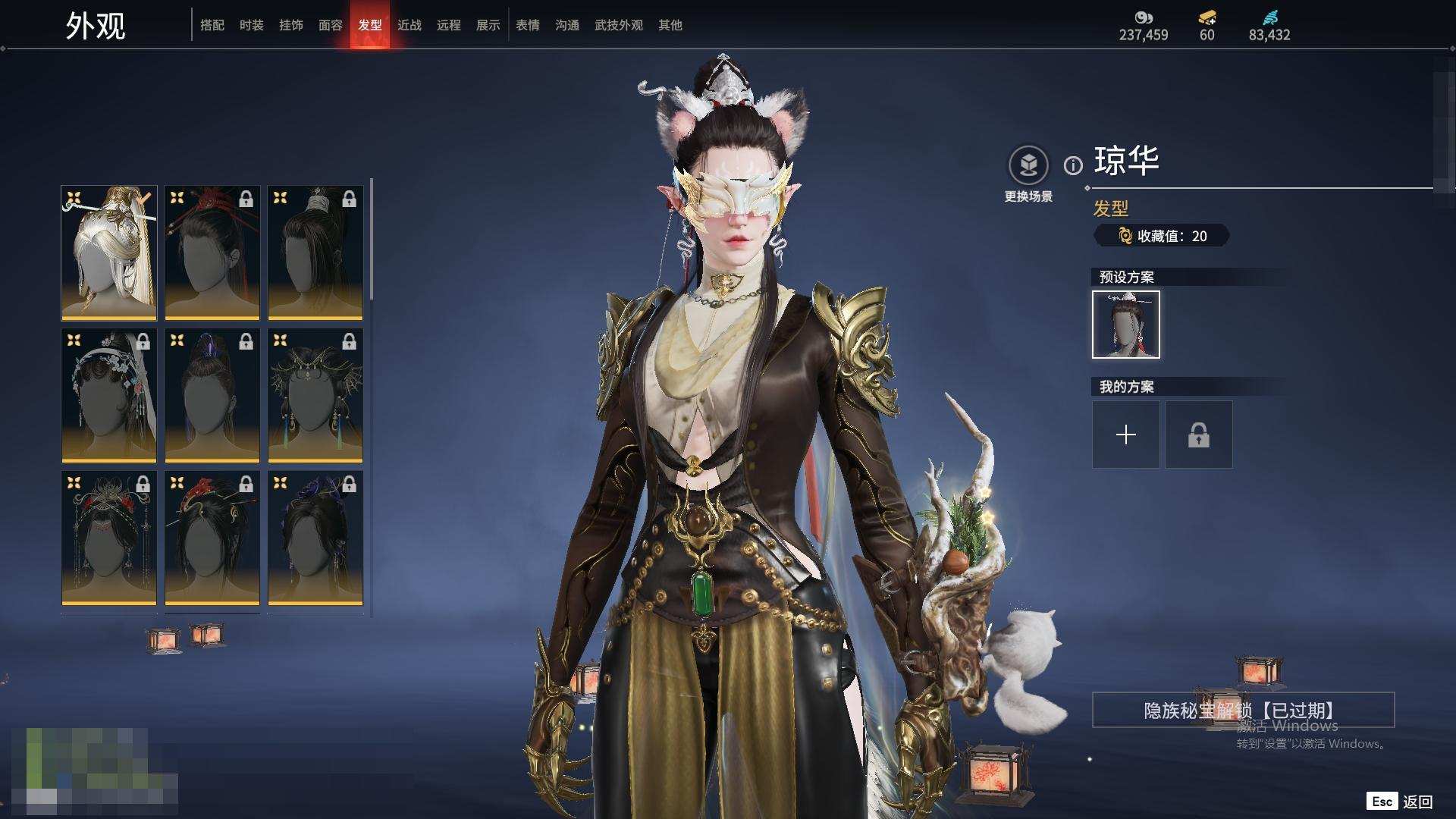Add a new scheme with the plus slot
Viewport: 1456px width, 819px height.
[1126, 435]
